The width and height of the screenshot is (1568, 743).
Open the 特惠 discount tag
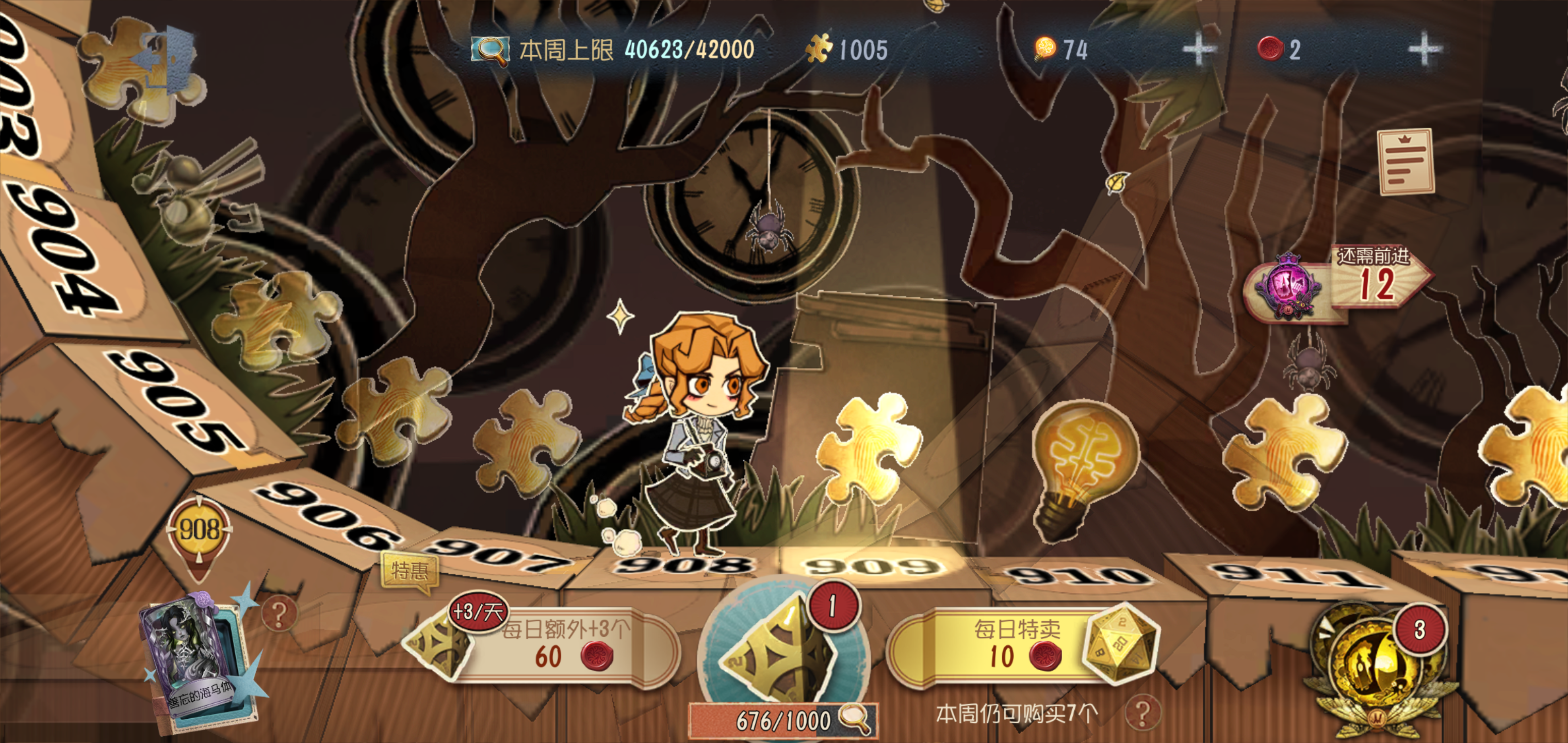(409, 571)
